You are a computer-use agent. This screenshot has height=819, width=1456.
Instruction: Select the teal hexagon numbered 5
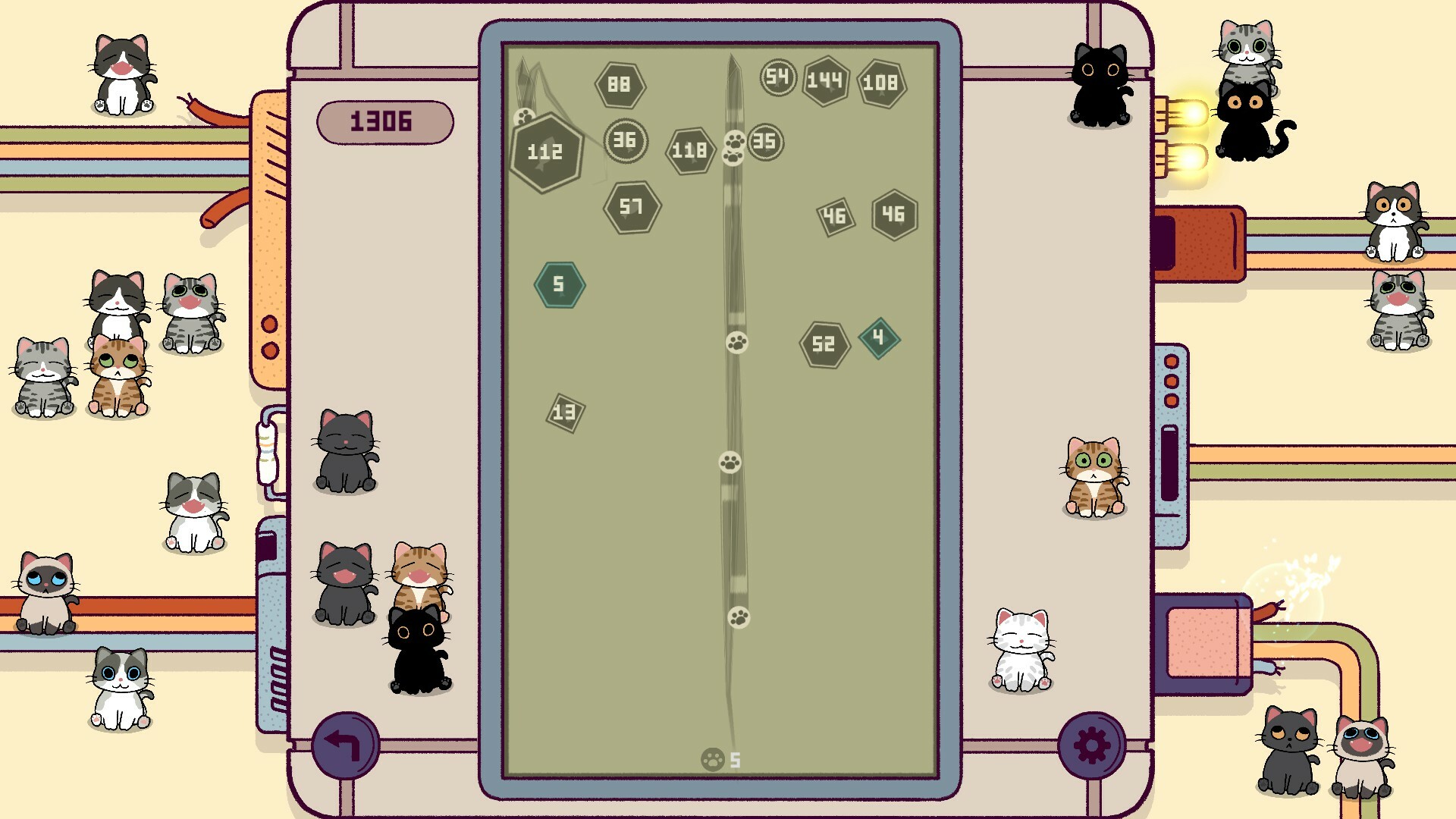point(560,285)
